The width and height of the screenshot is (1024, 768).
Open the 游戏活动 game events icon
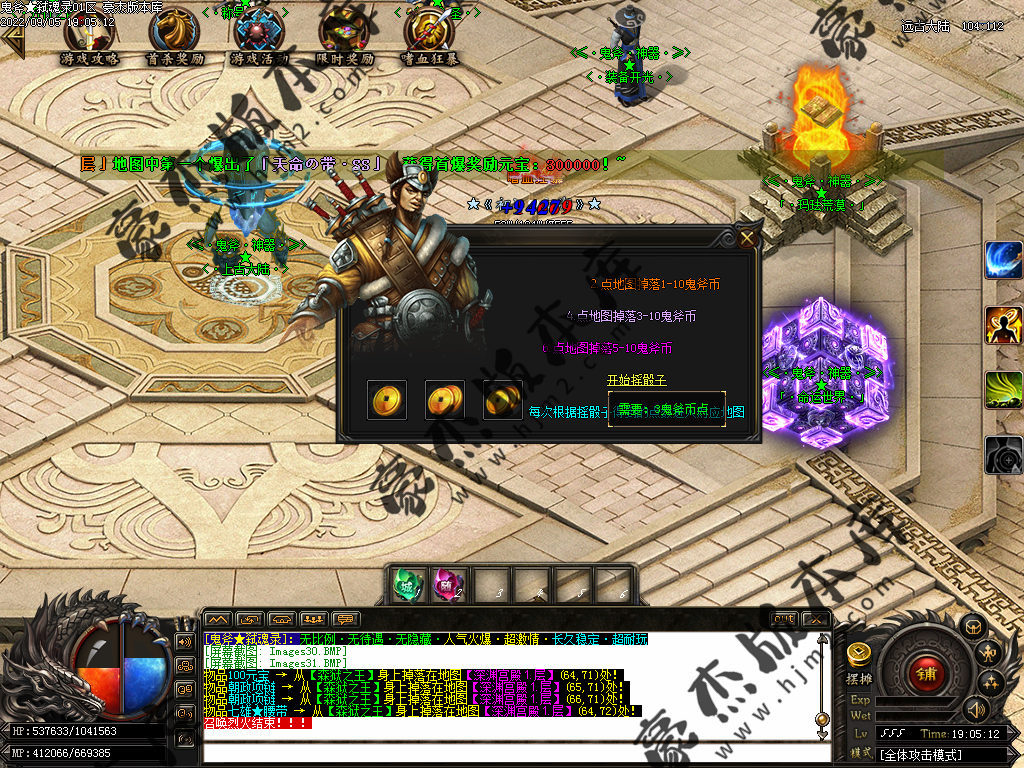pos(259,32)
